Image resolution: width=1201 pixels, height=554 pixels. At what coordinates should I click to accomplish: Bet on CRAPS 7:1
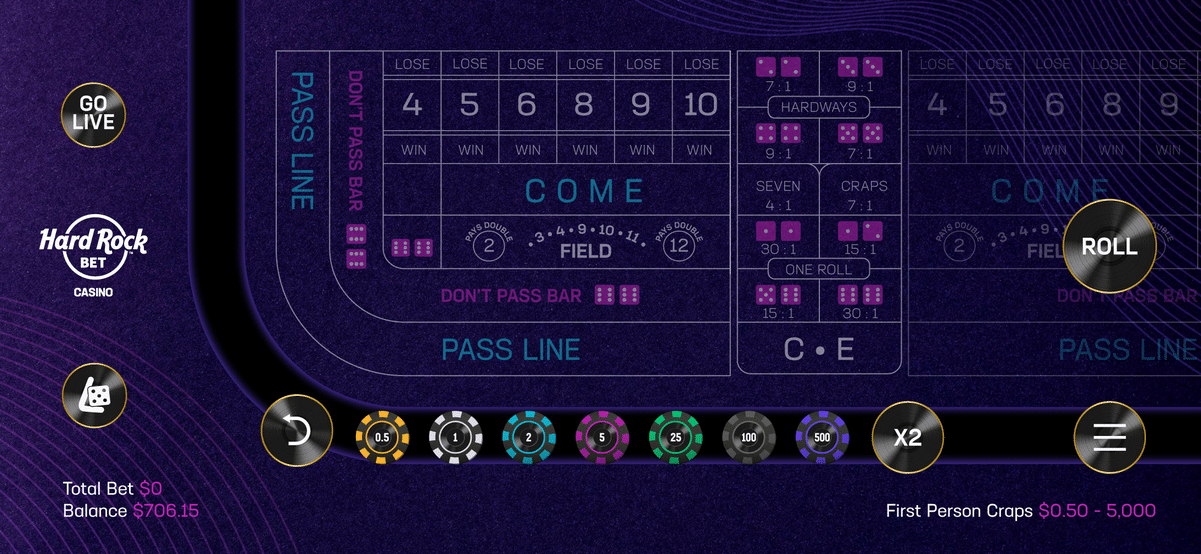[863, 195]
